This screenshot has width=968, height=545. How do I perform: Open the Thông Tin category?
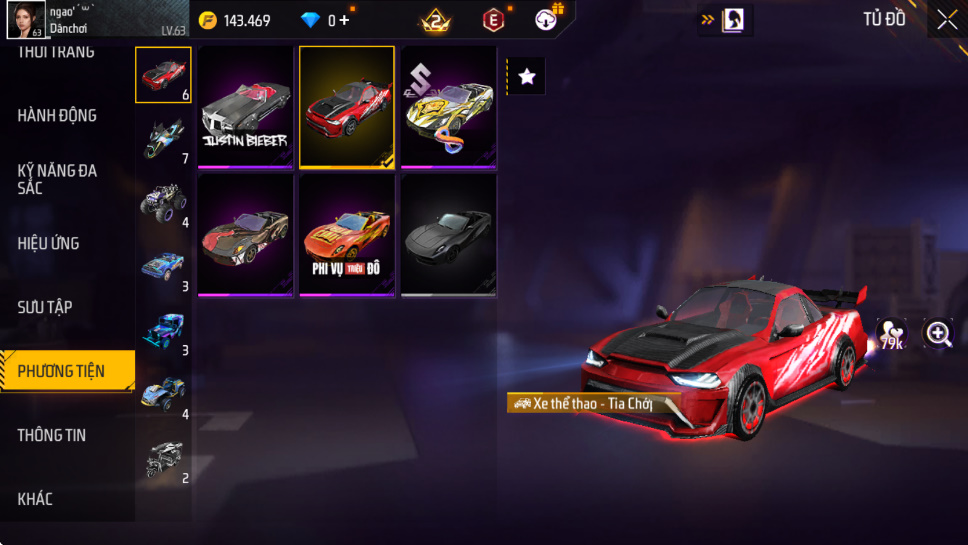52,435
